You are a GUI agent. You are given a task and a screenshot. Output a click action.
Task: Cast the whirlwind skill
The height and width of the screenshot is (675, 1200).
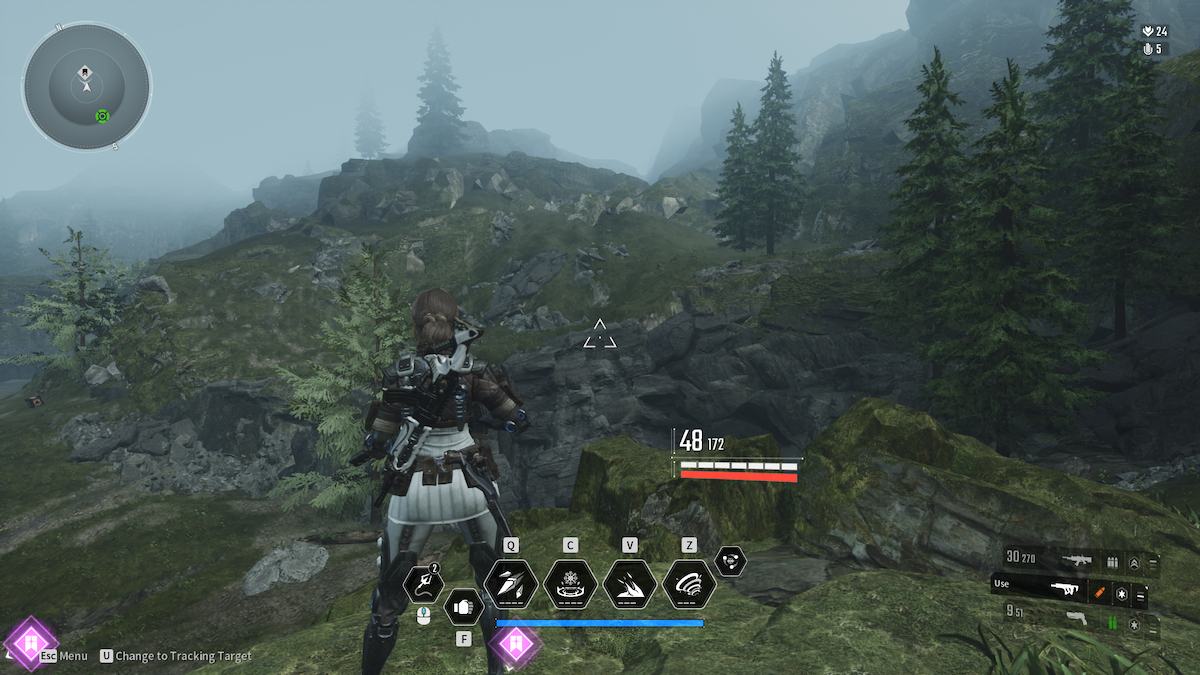click(x=689, y=583)
